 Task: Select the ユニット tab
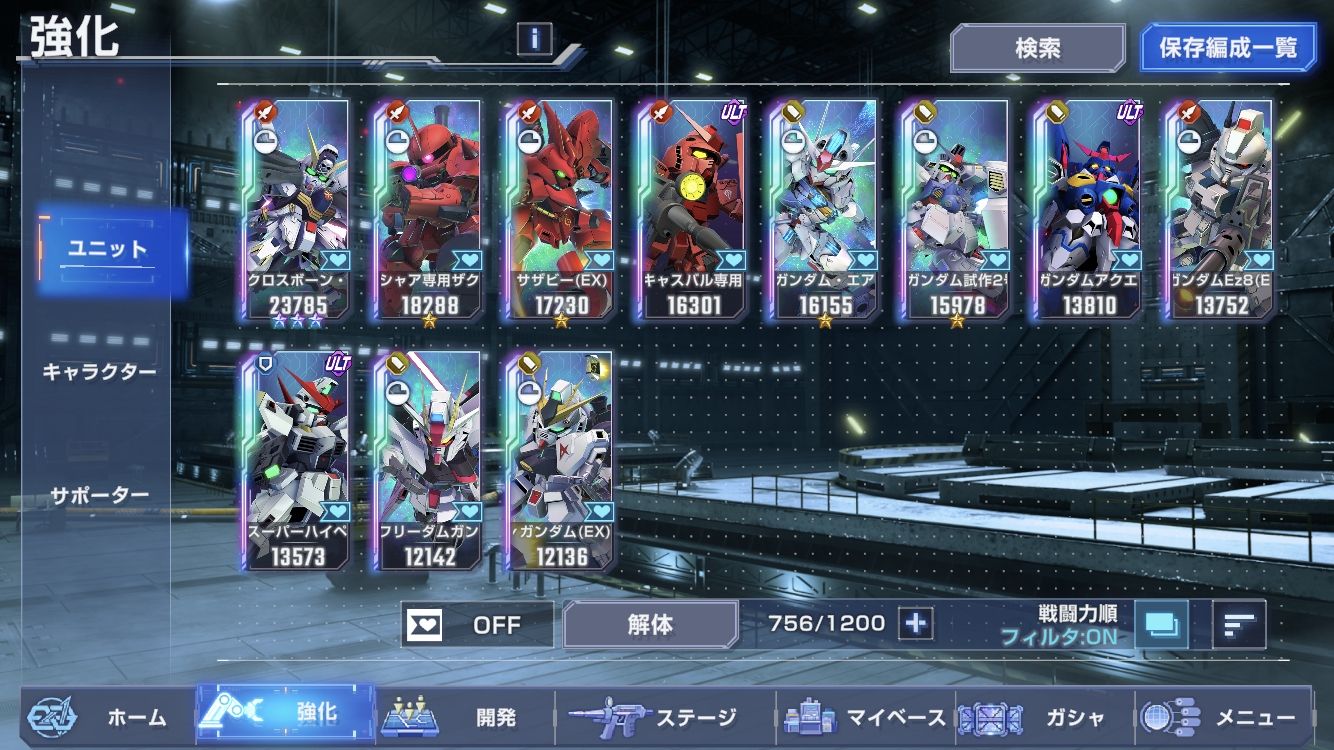coord(107,250)
